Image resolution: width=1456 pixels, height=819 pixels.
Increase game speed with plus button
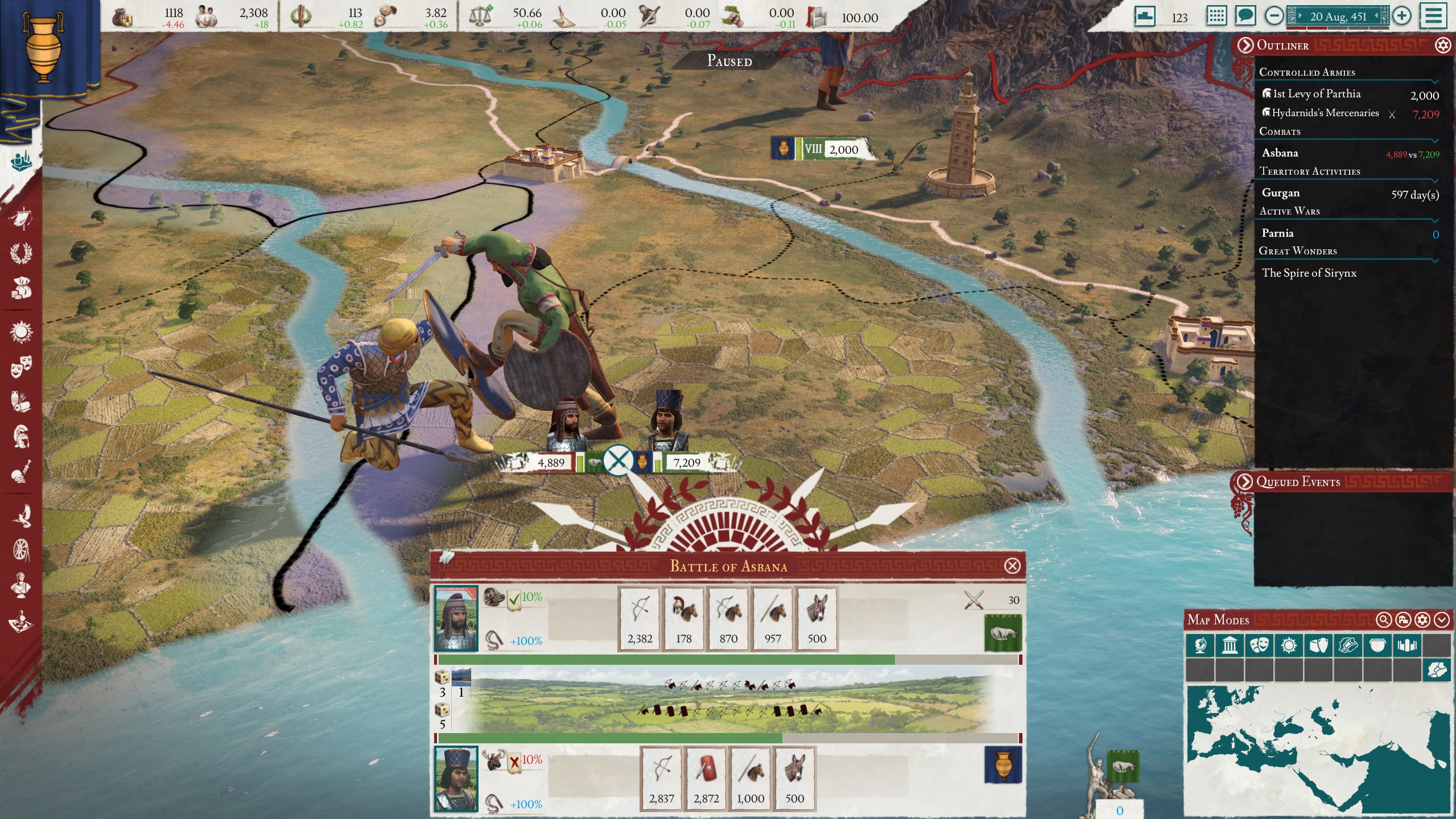coord(1402,17)
